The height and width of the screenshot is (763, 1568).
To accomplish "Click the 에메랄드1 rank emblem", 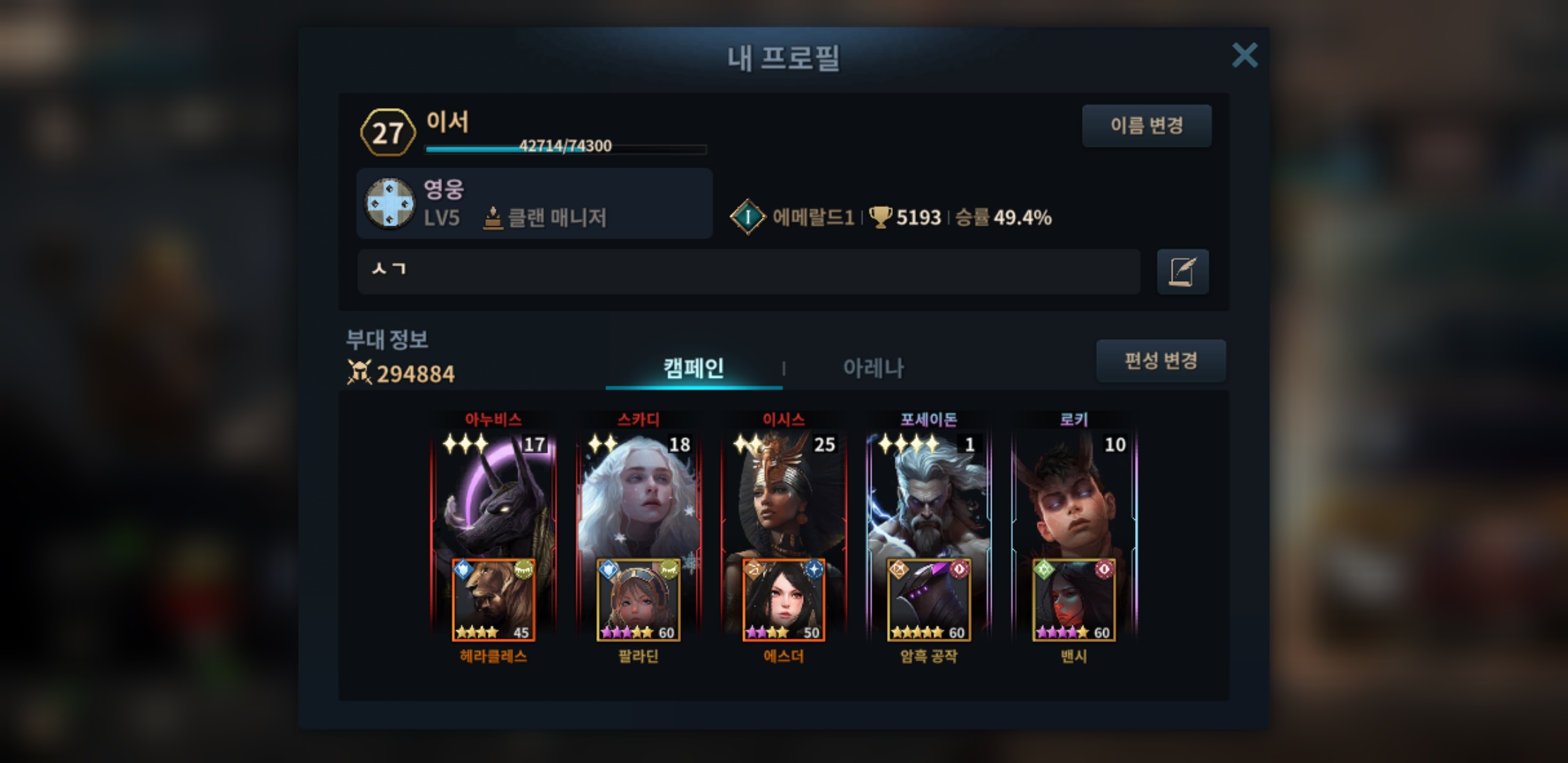I will (747, 217).
